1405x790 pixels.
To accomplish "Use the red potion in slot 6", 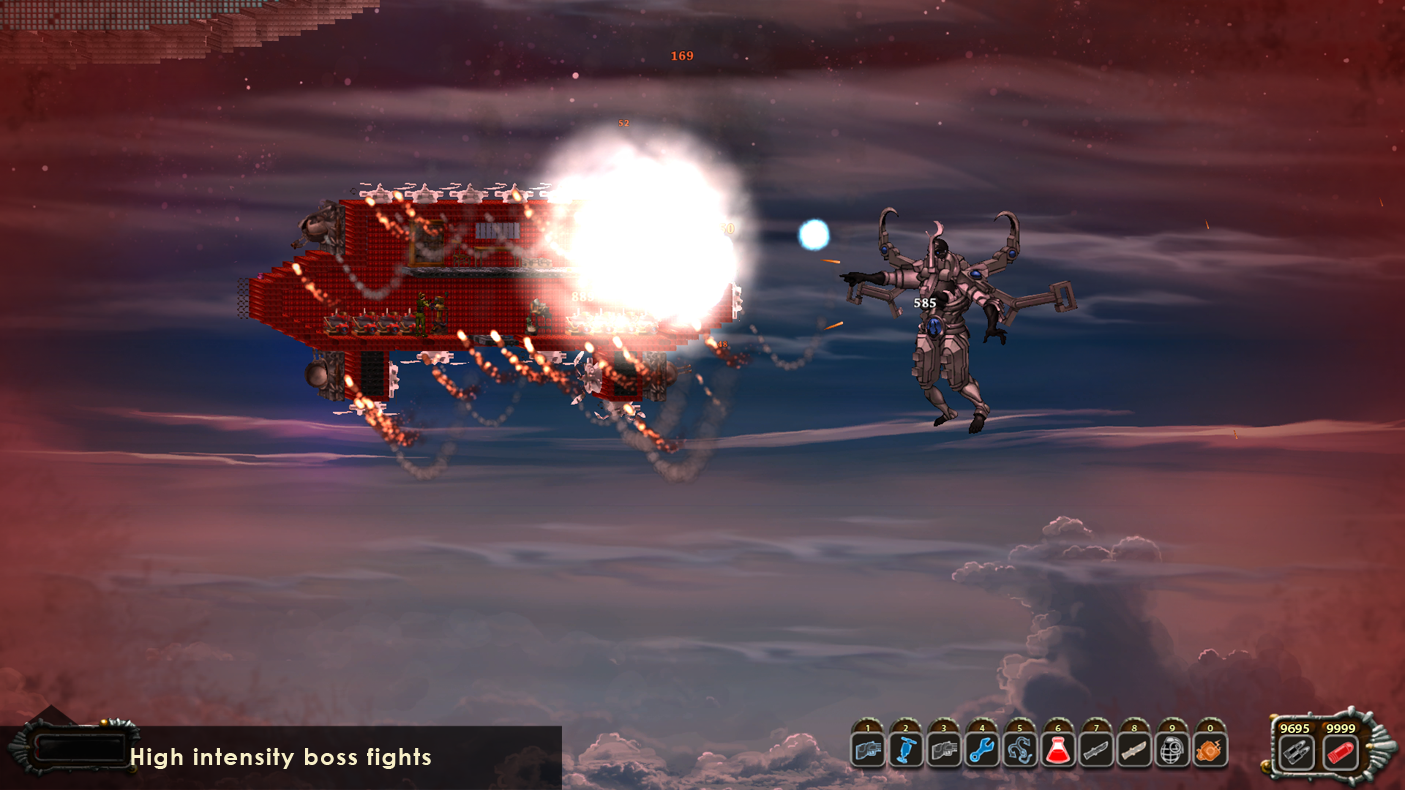I will (x=1057, y=748).
